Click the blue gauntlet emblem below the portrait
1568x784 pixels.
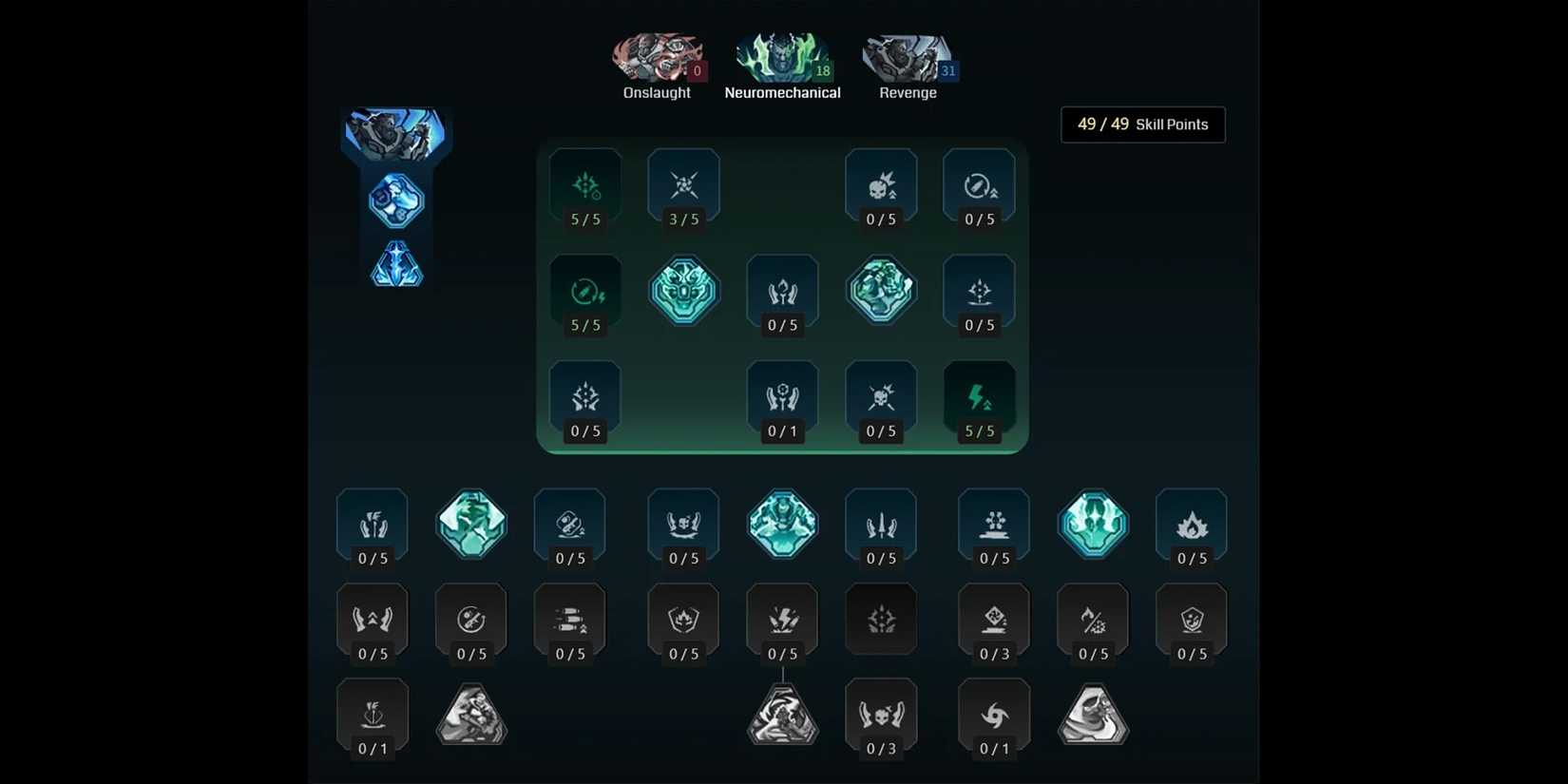point(395,201)
